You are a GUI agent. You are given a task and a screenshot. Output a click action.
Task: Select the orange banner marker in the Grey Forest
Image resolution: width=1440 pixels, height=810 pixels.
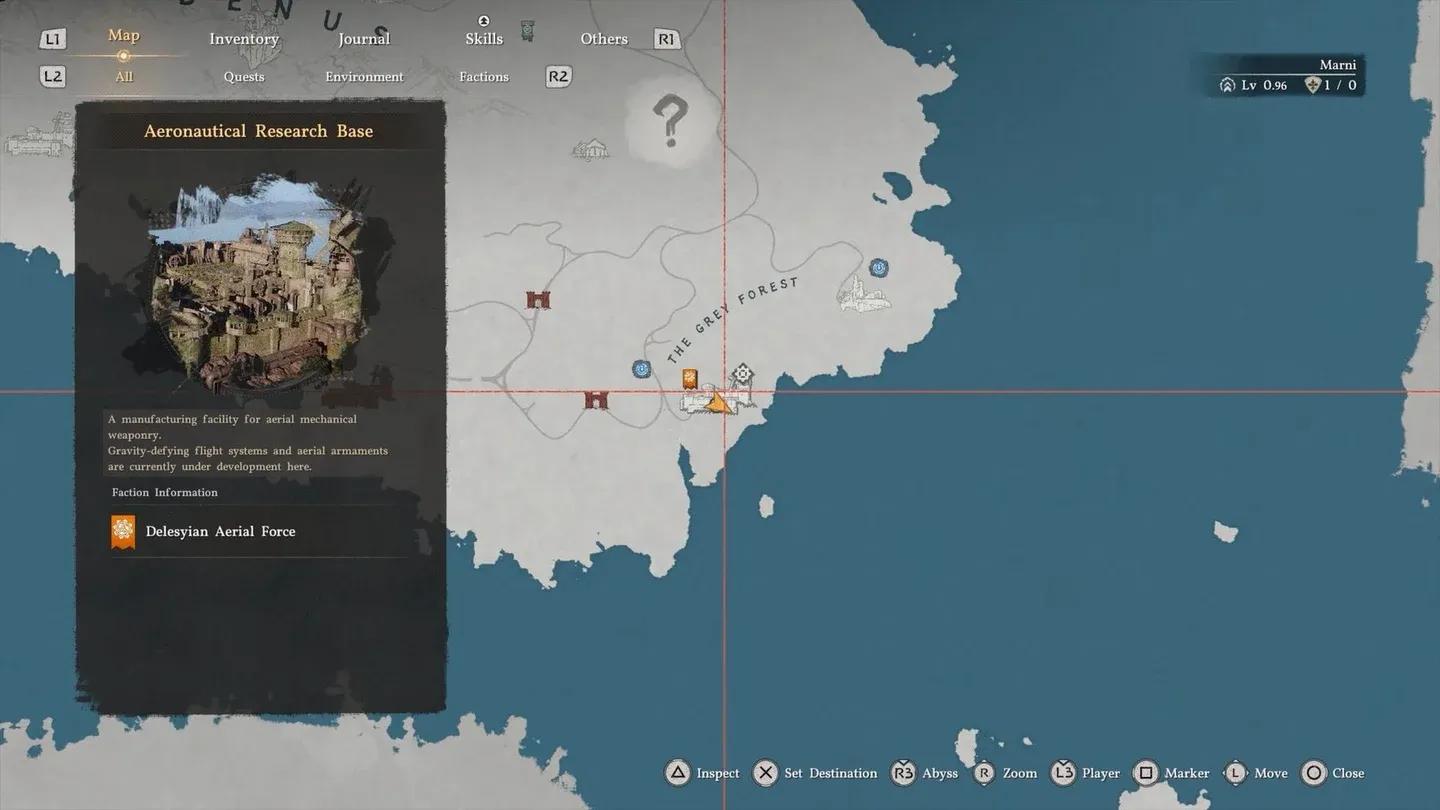tap(691, 380)
